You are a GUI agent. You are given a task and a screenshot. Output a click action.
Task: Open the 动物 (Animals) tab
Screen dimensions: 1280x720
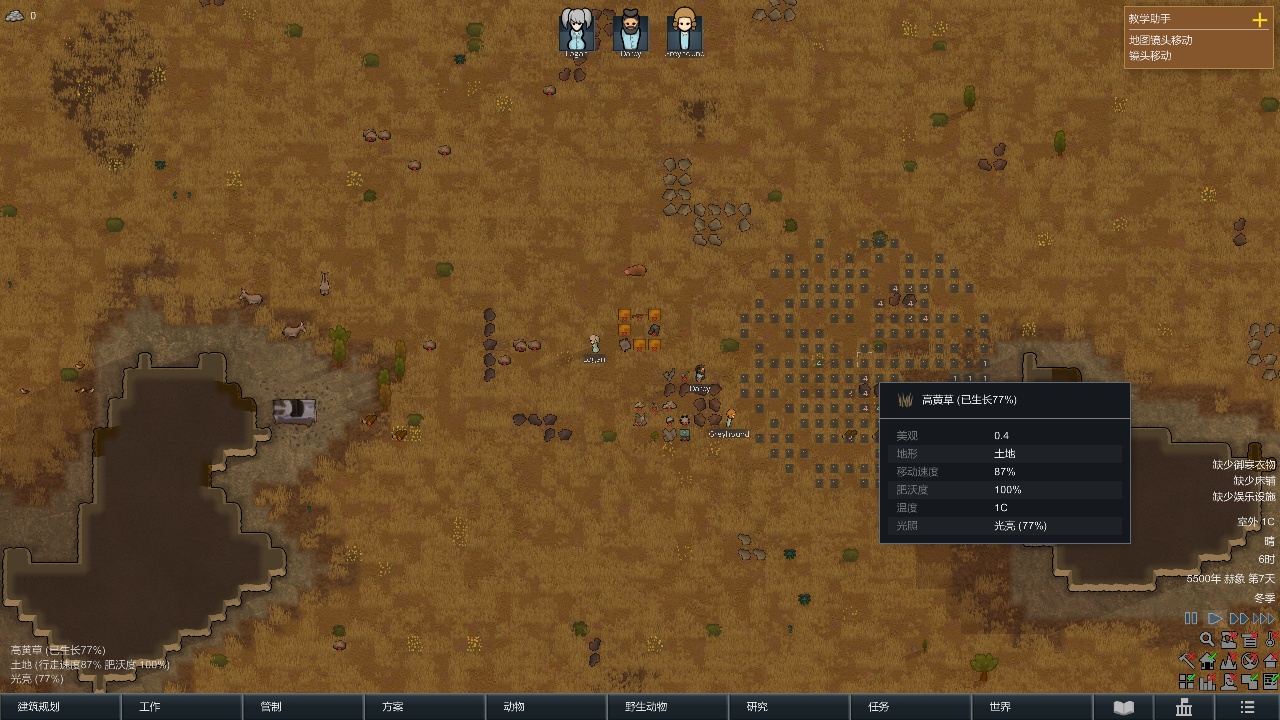[x=546, y=707]
